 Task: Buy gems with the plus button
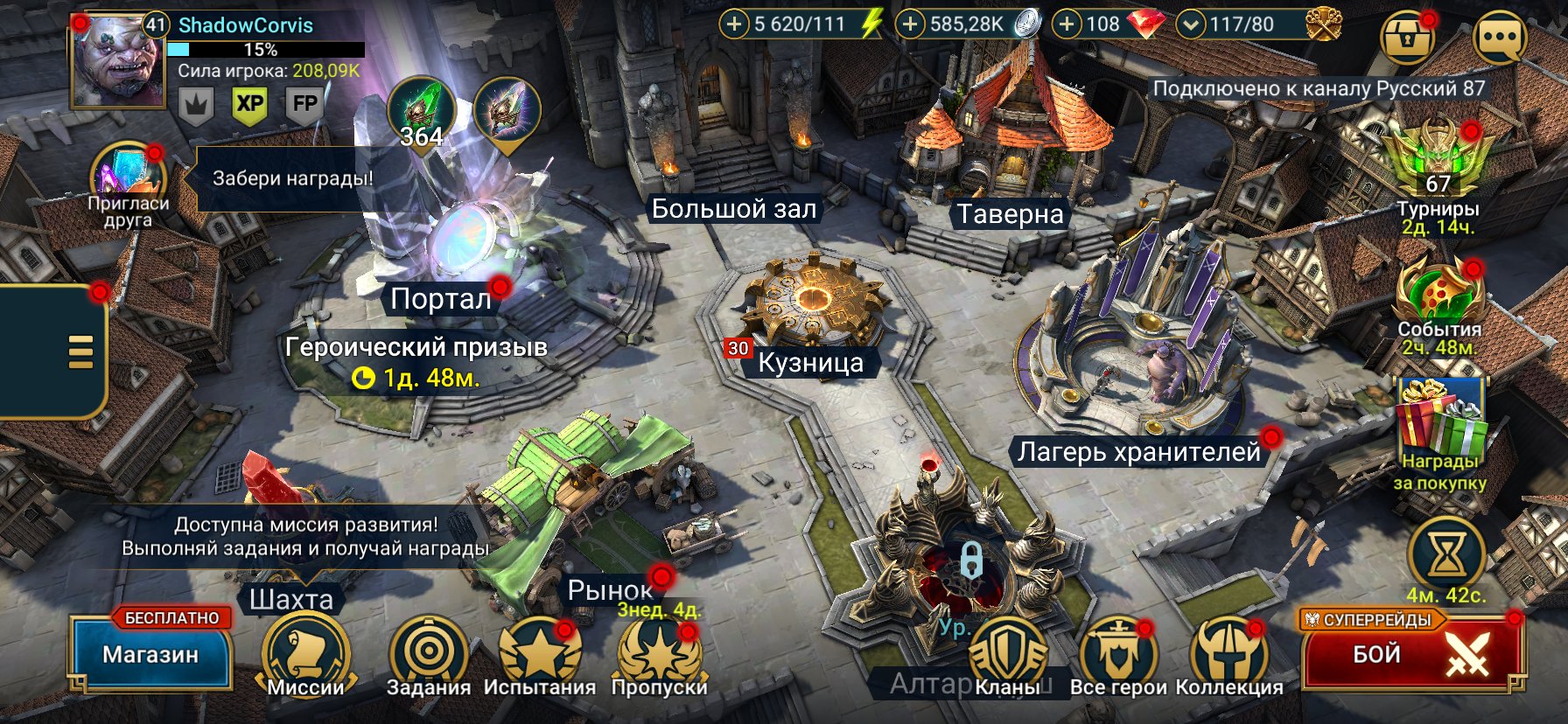pyautogui.click(x=1067, y=24)
